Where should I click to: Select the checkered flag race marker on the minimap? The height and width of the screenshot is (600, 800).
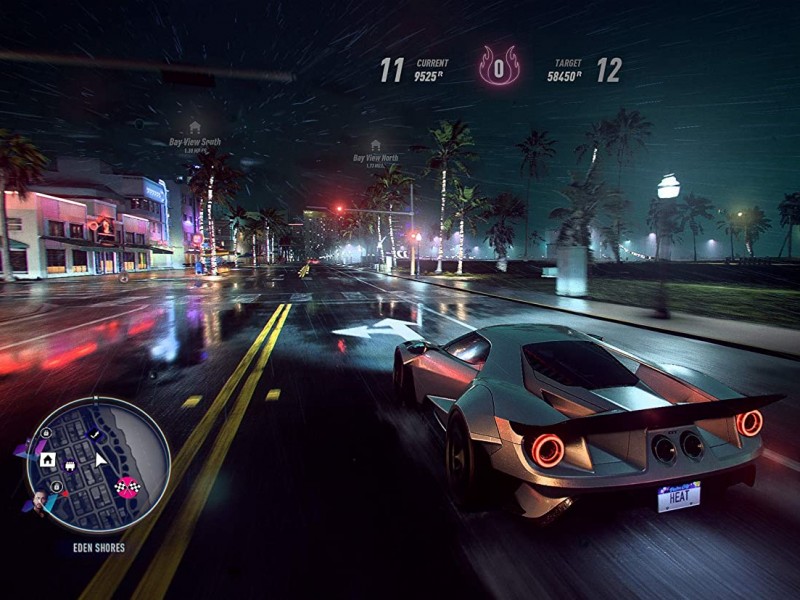pos(127,487)
